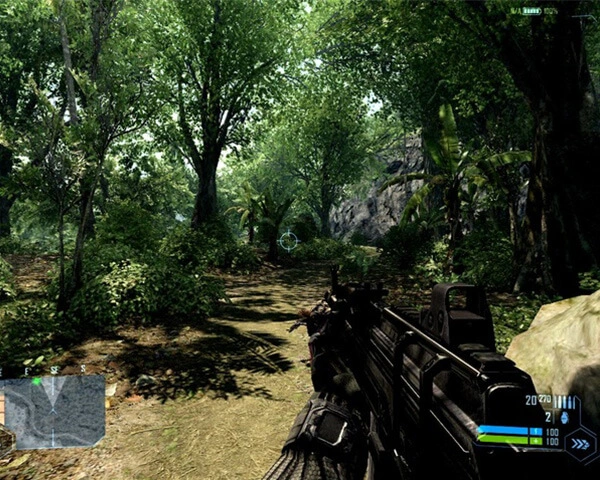Click the nanosuit speed mode hexagon icon
The image size is (600, 480).
tap(579, 441)
